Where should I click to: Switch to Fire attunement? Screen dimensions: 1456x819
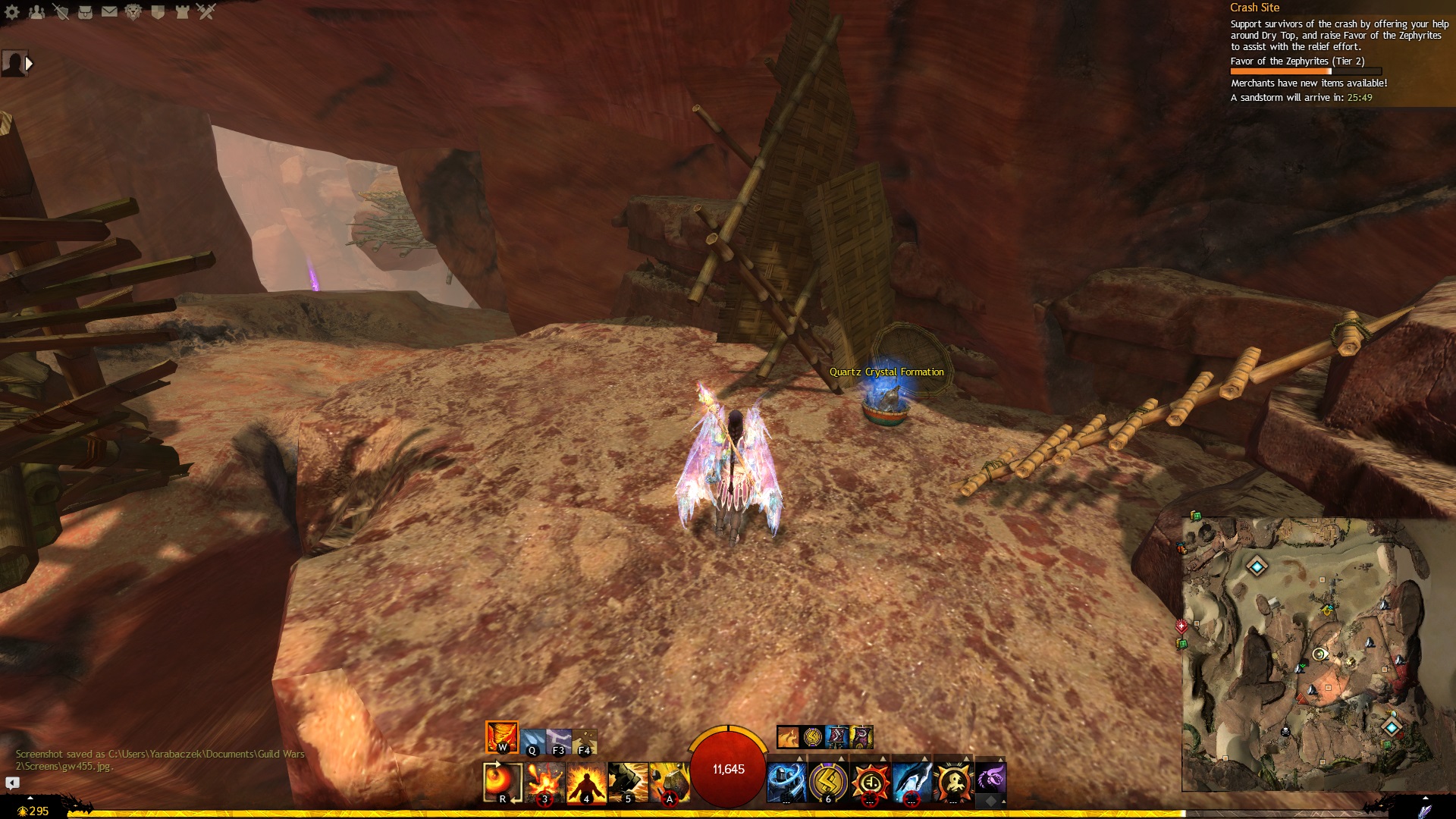[501, 737]
